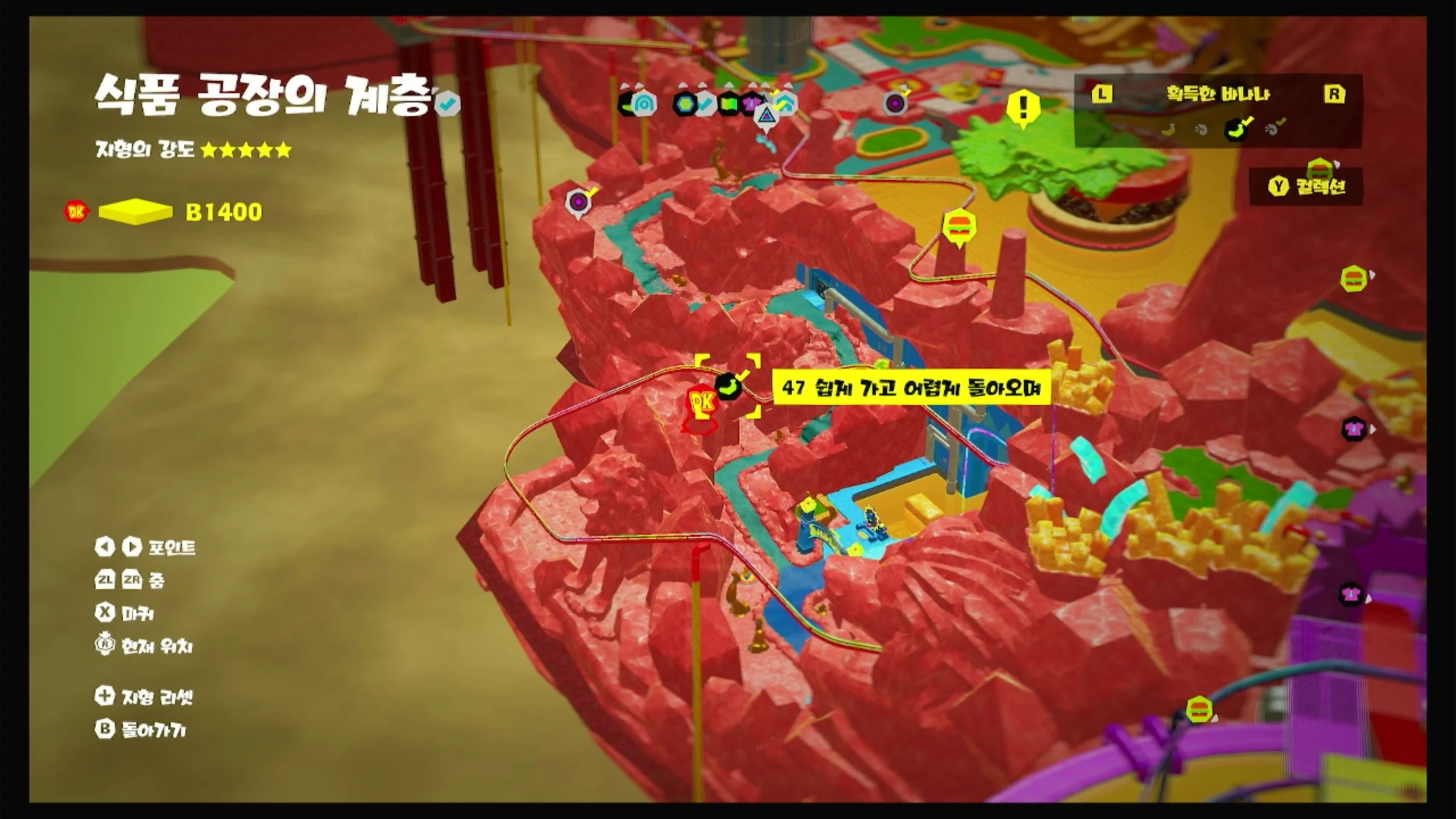Select the green folded-map marker

(x=729, y=104)
